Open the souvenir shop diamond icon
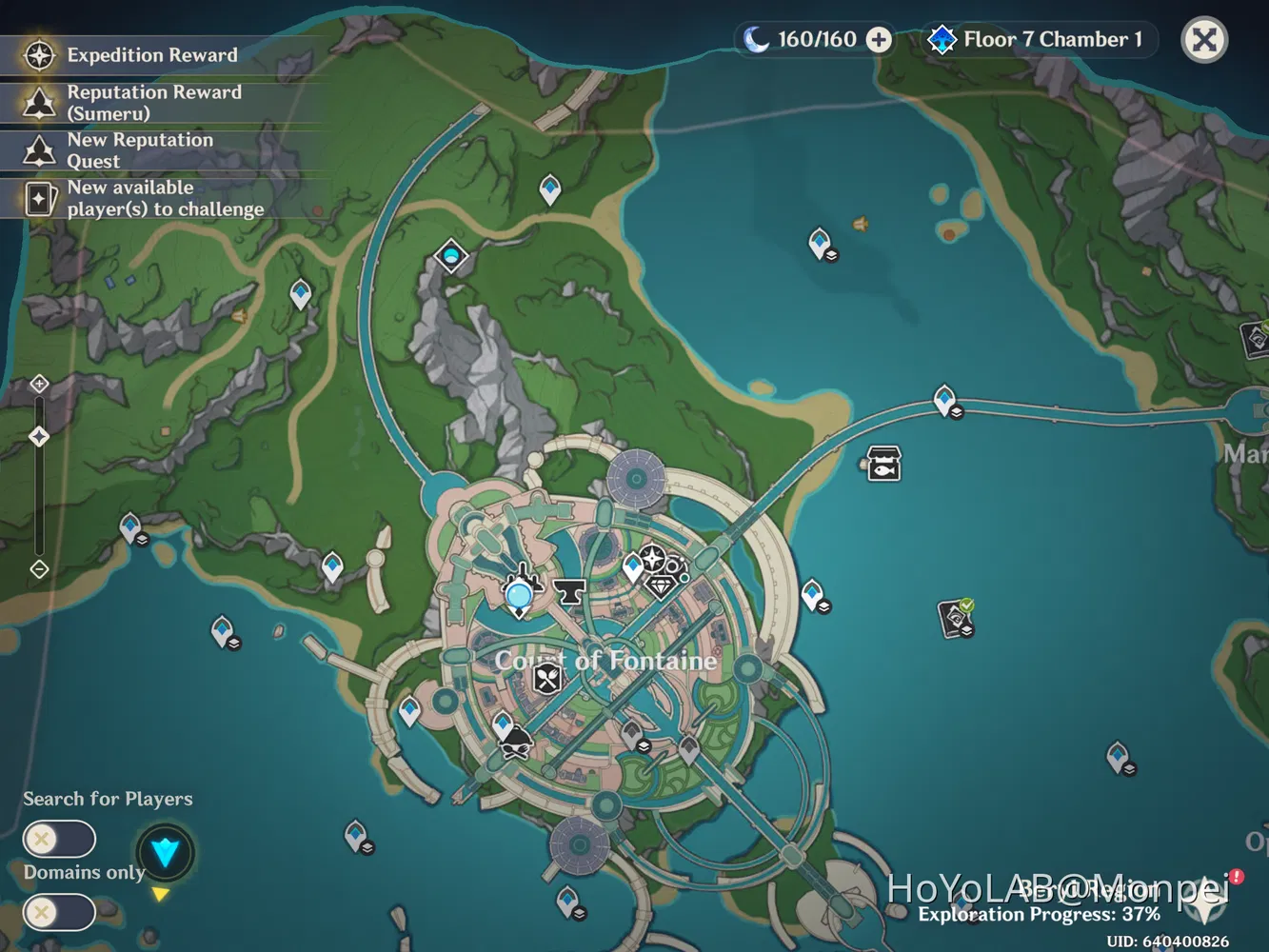Viewport: 1269px width, 952px height. tap(661, 588)
